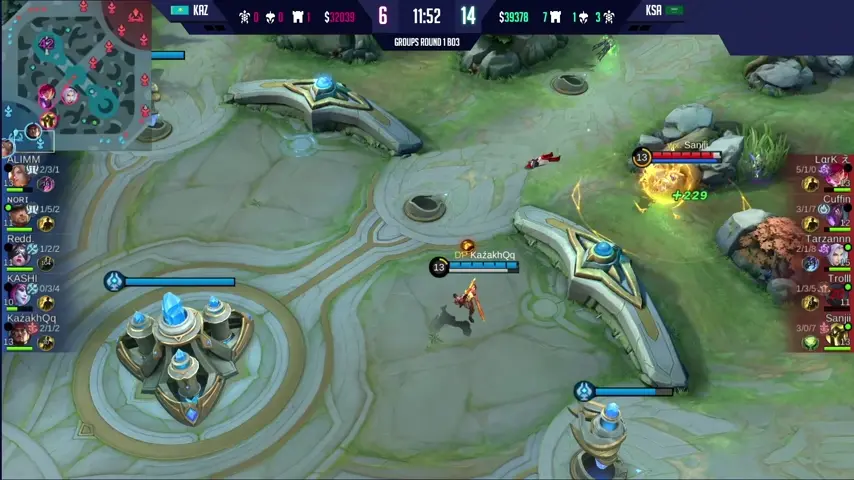Choose Redd's hero portrait
This screenshot has width=854, height=480.
(18, 256)
